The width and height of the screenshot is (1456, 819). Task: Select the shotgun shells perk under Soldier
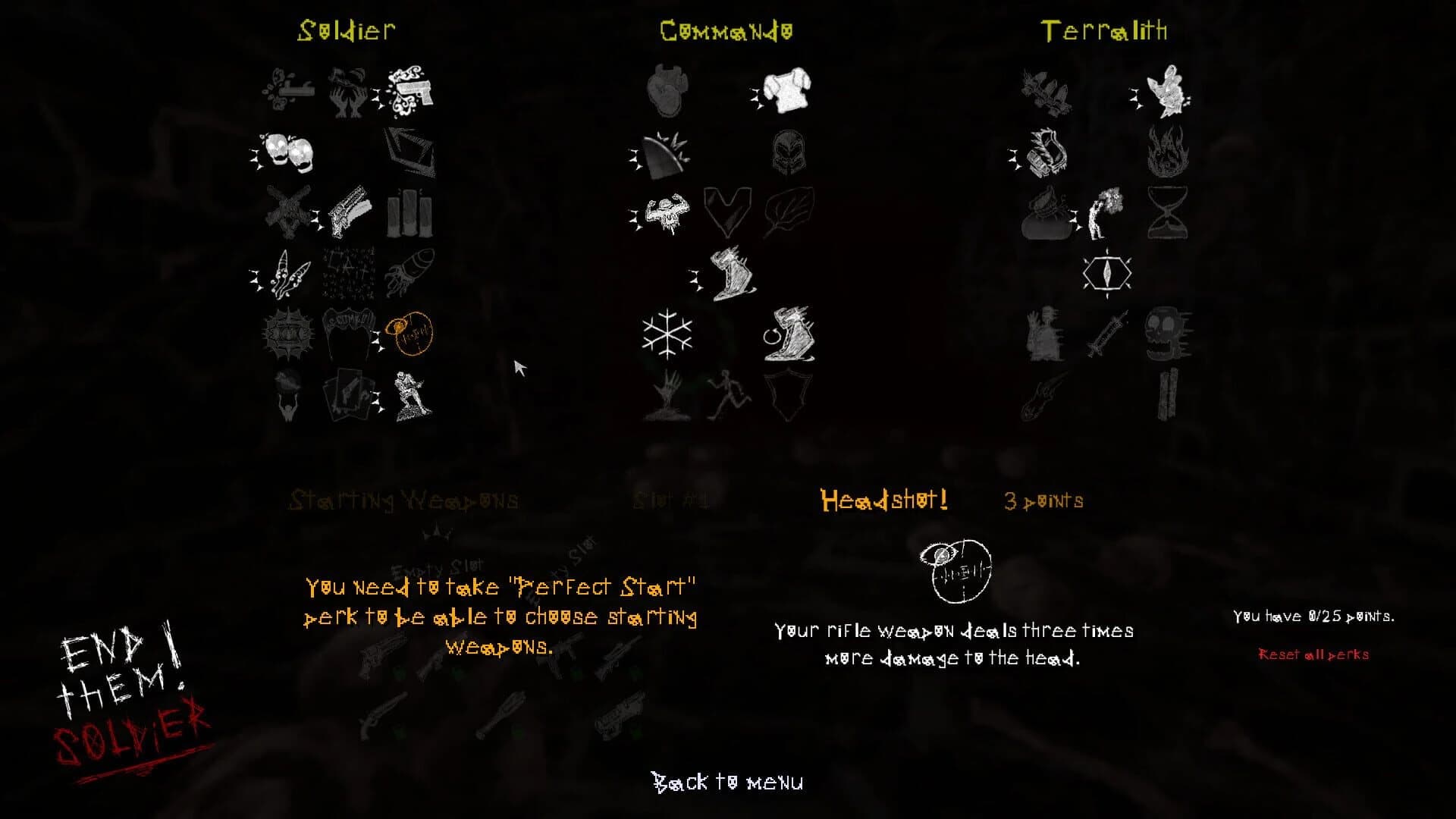point(409,211)
